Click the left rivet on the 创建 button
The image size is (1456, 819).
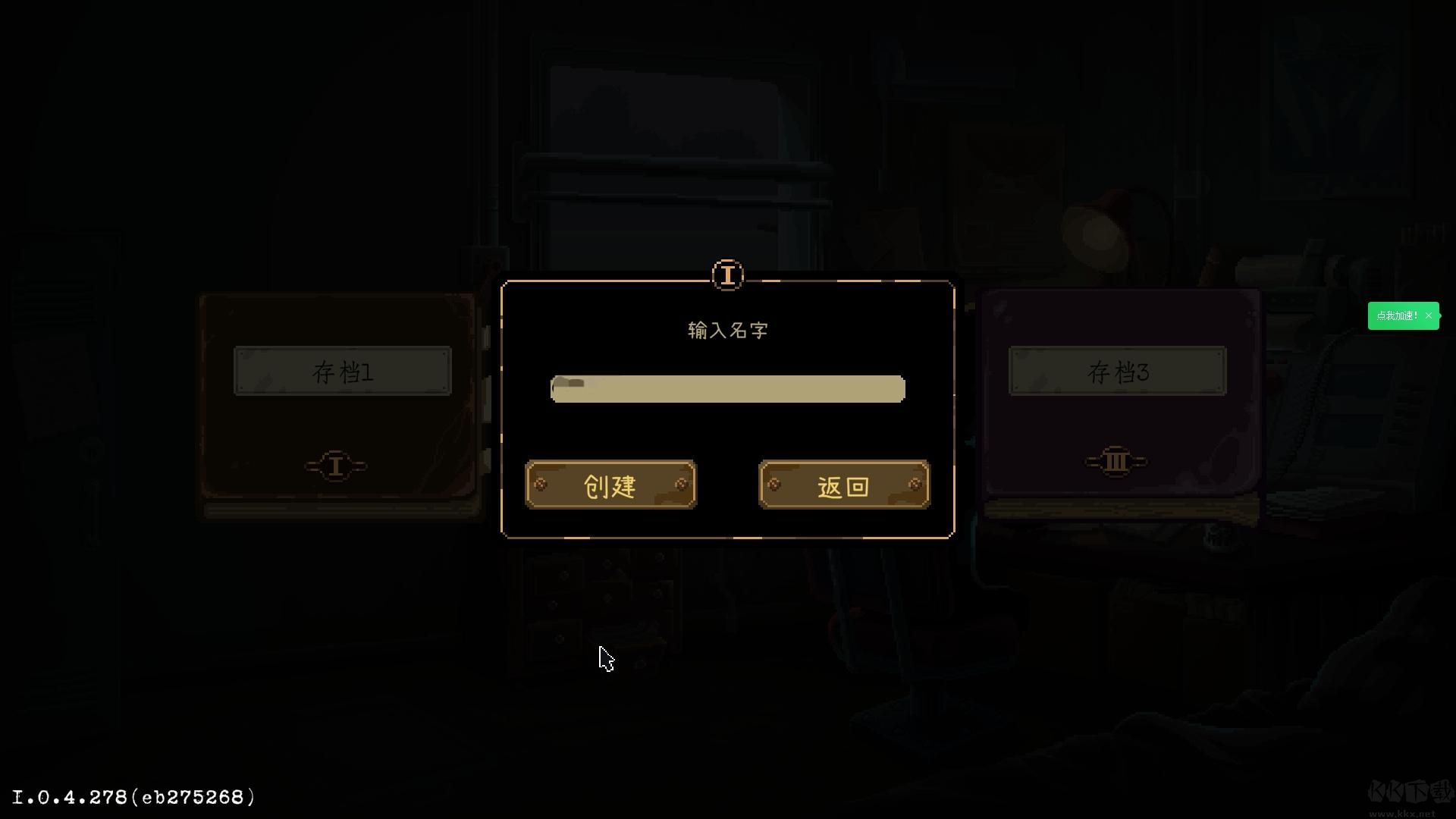pyautogui.click(x=542, y=483)
